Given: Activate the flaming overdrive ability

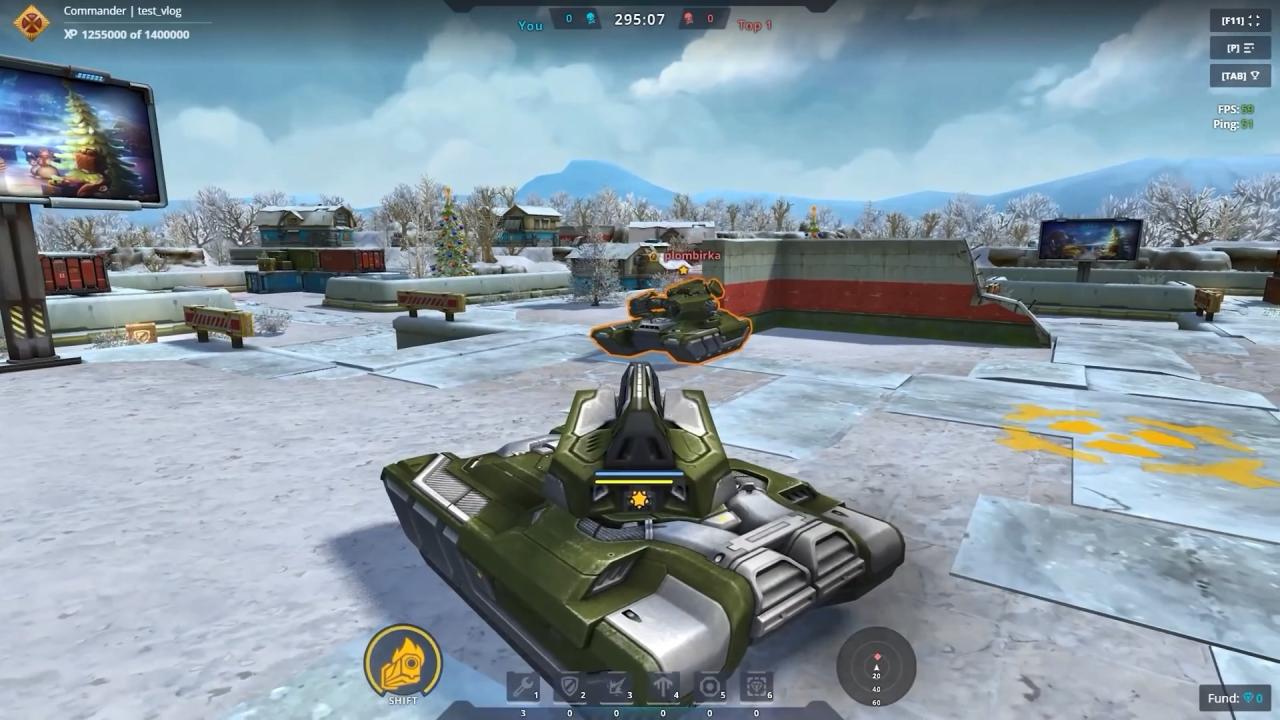Looking at the screenshot, I should [403, 661].
